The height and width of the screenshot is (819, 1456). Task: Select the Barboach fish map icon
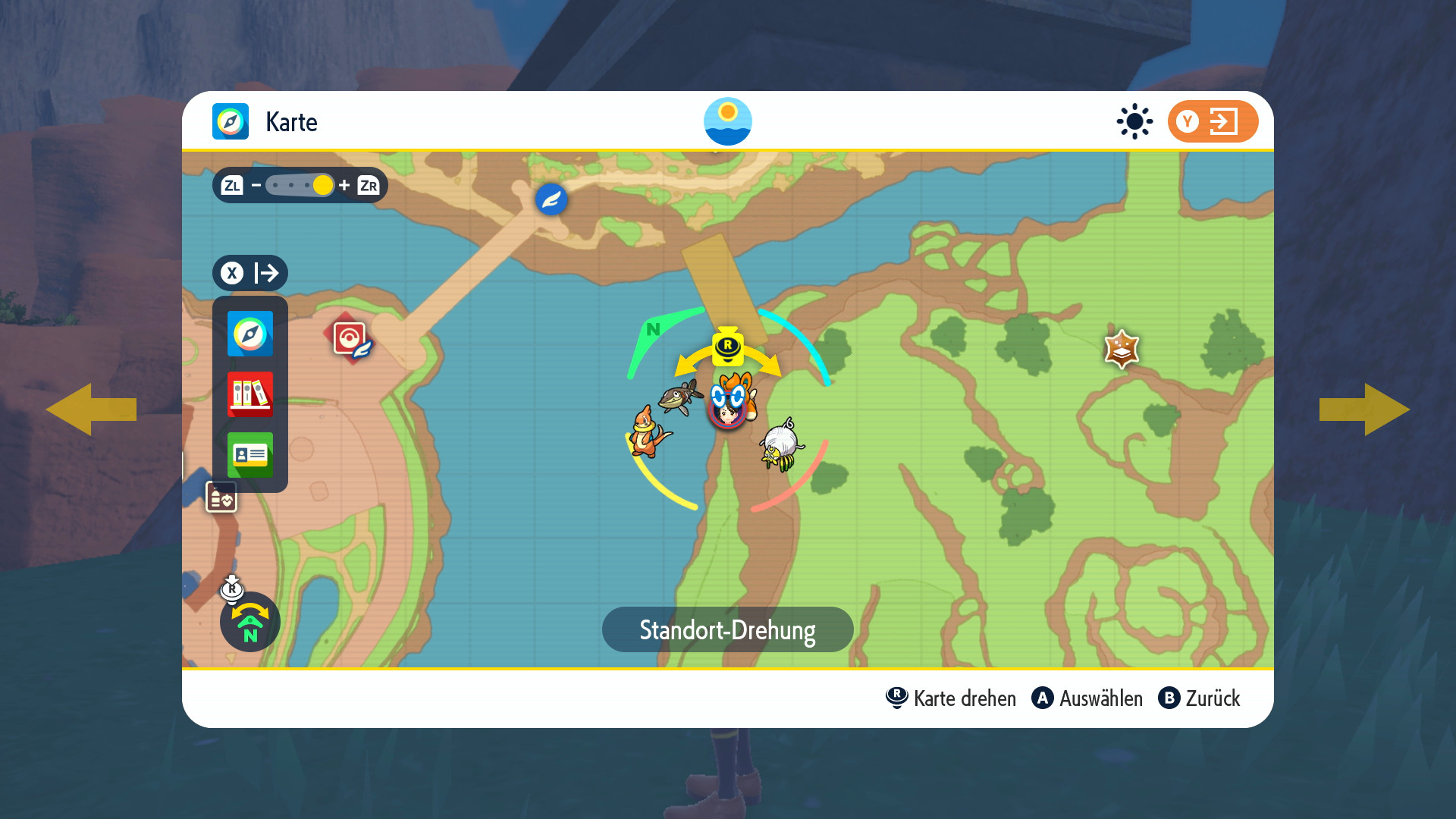coord(680,396)
